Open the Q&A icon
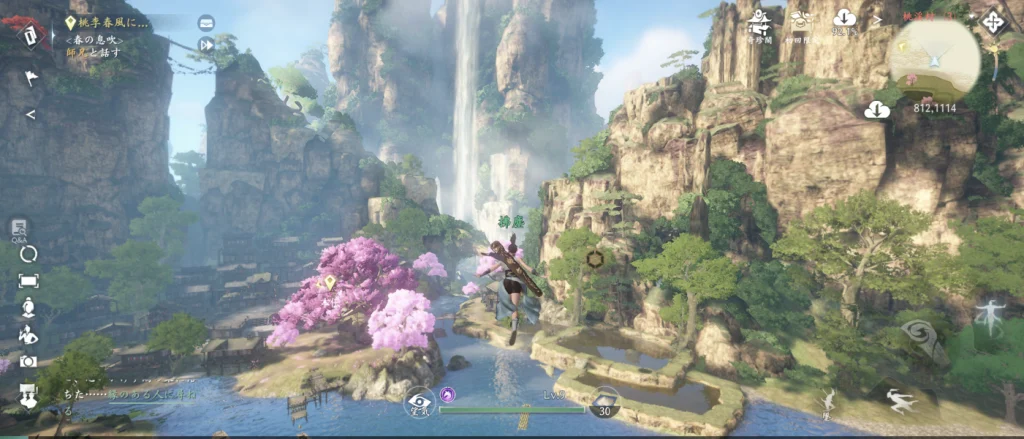 pos(19,229)
